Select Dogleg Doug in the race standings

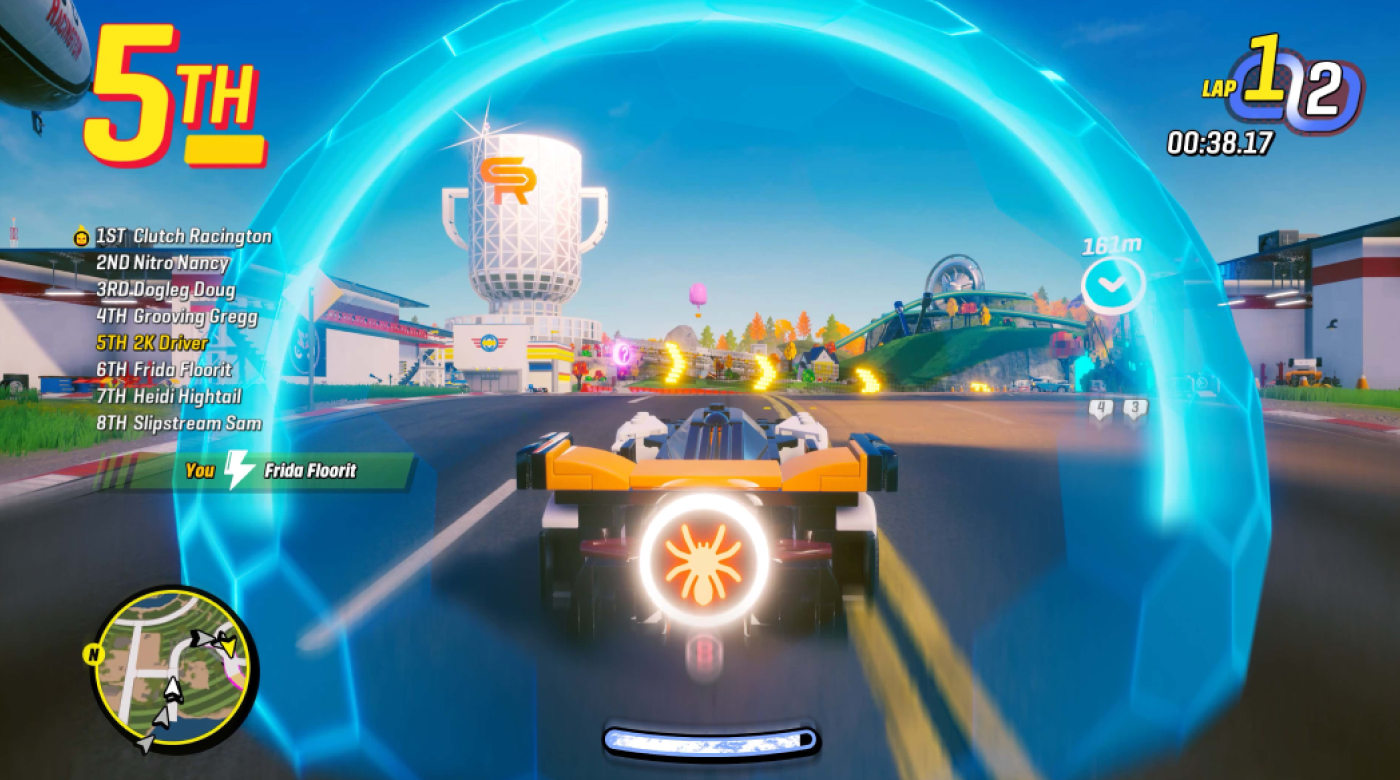coord(165,291)
